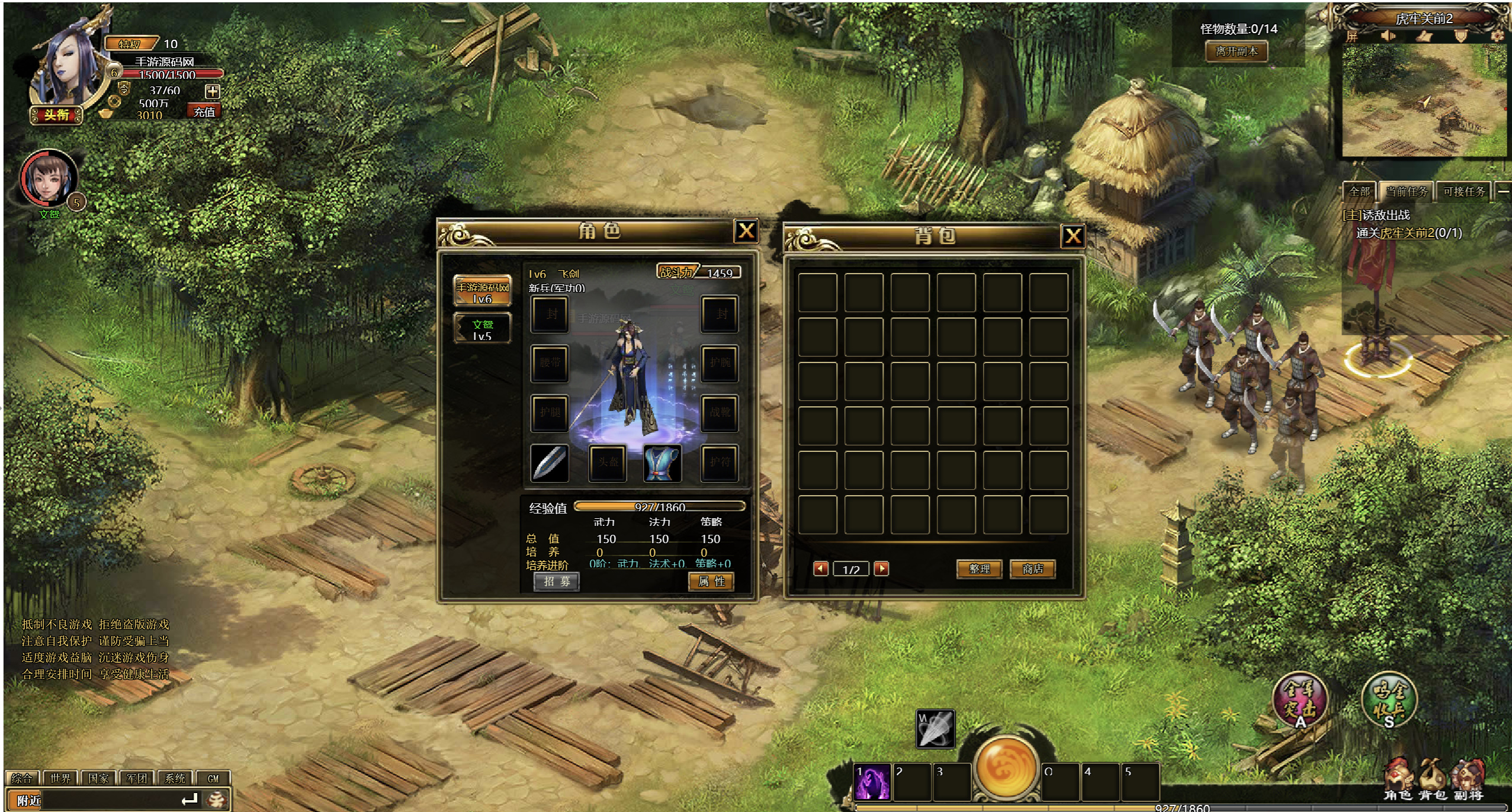Click the 招募 recruit button
Screen dimensions: 1512x812
click(557, 582)
